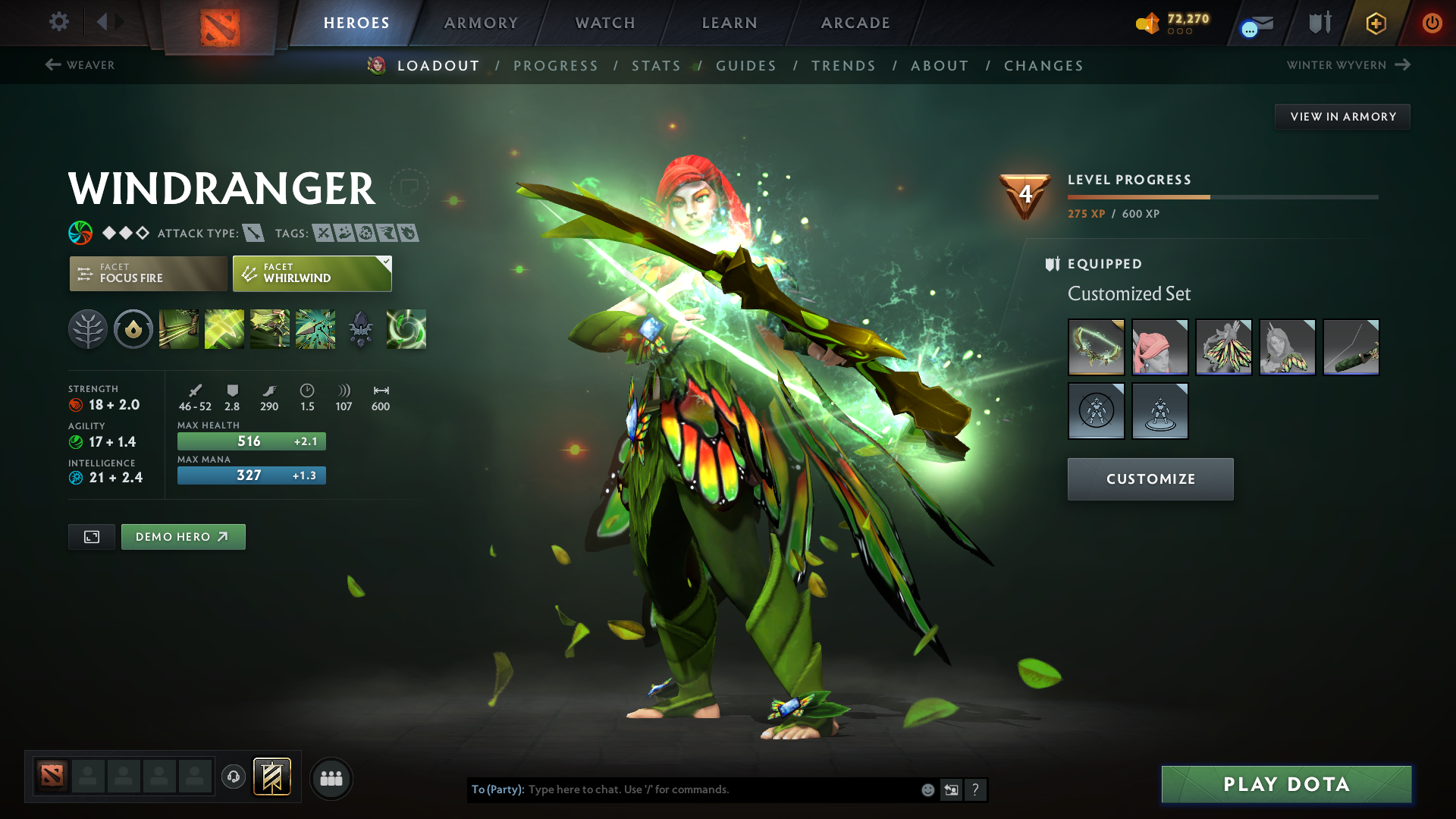Click the Powershot ability icon
The height and width of the screenshot is (819, 1456).
coord(224,329)
